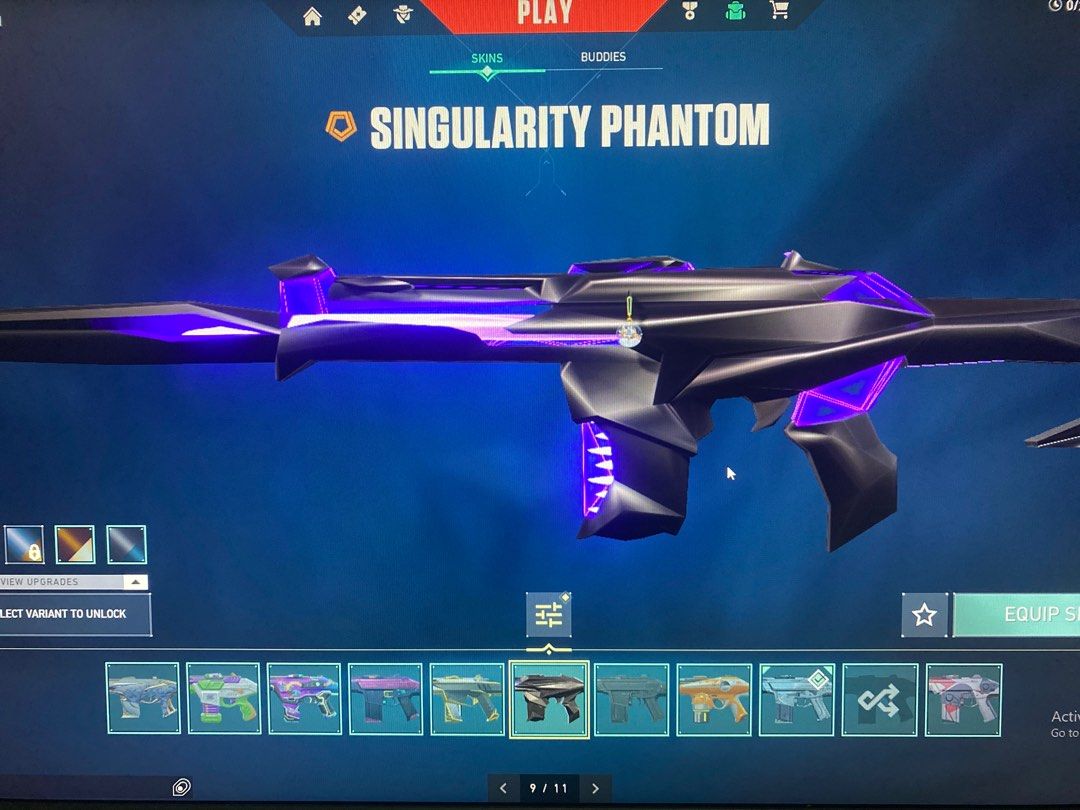Mark skin as favorite with star button

[x=924, y=615]
